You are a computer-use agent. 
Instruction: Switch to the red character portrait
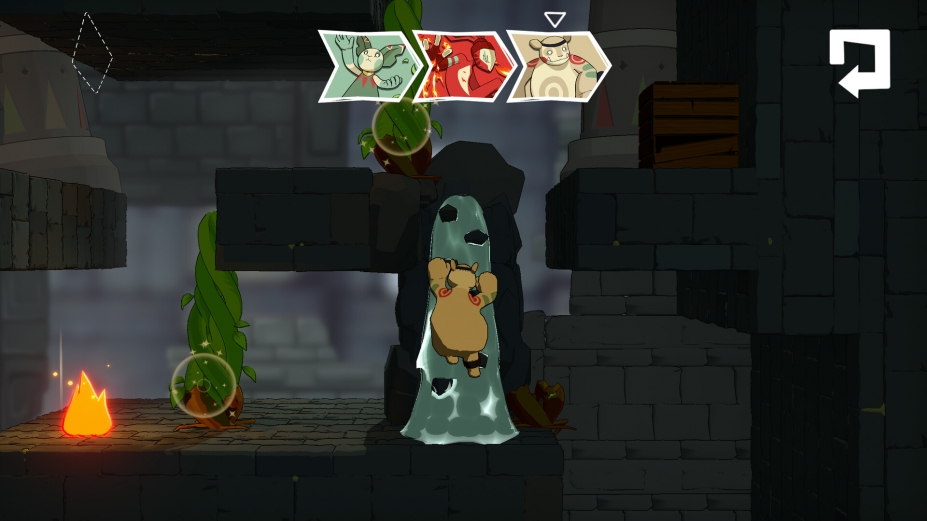(461, 67)
